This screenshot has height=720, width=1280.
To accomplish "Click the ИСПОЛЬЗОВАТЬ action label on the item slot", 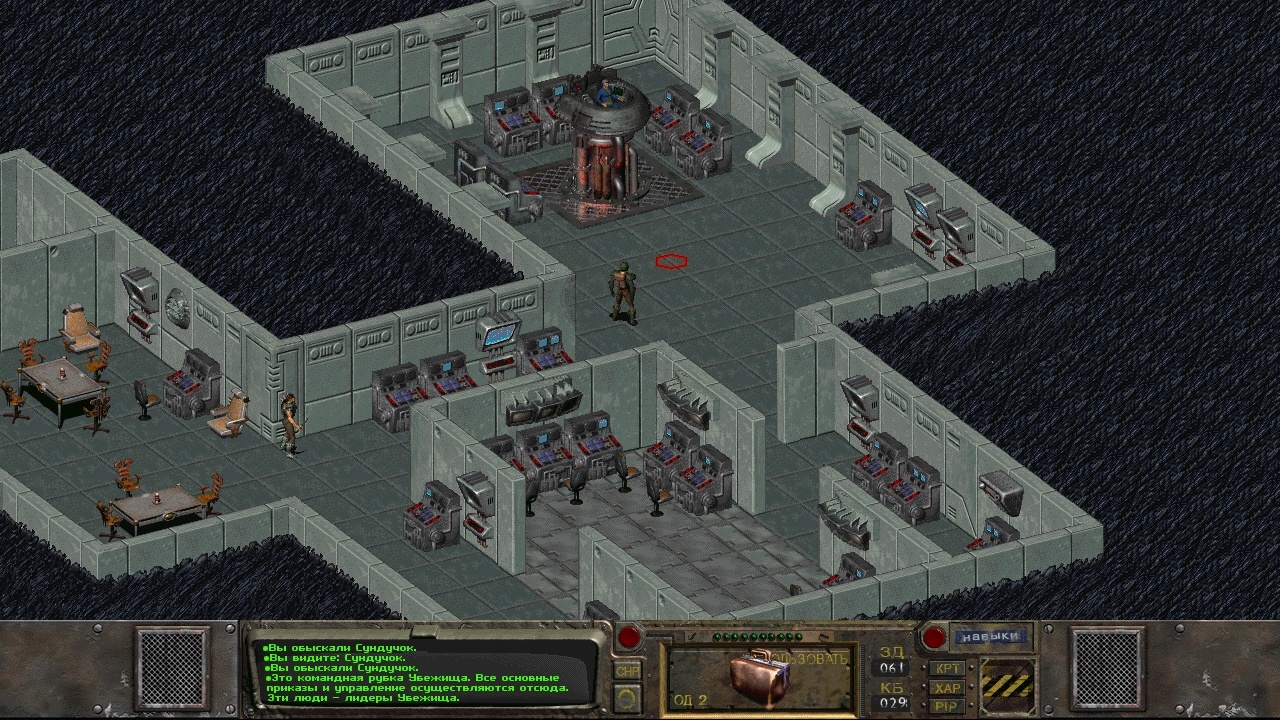I will [807, 657].
